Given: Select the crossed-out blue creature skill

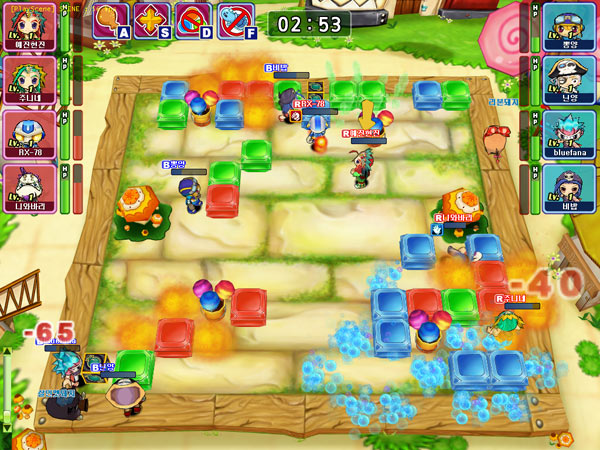Looking at the screenshot, I should (236, 19).
